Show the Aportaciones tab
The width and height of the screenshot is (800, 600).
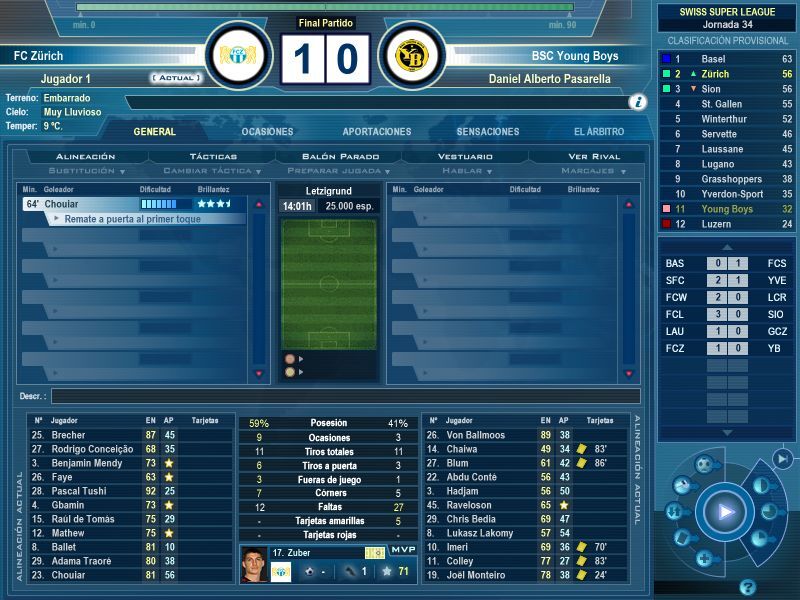377,132
